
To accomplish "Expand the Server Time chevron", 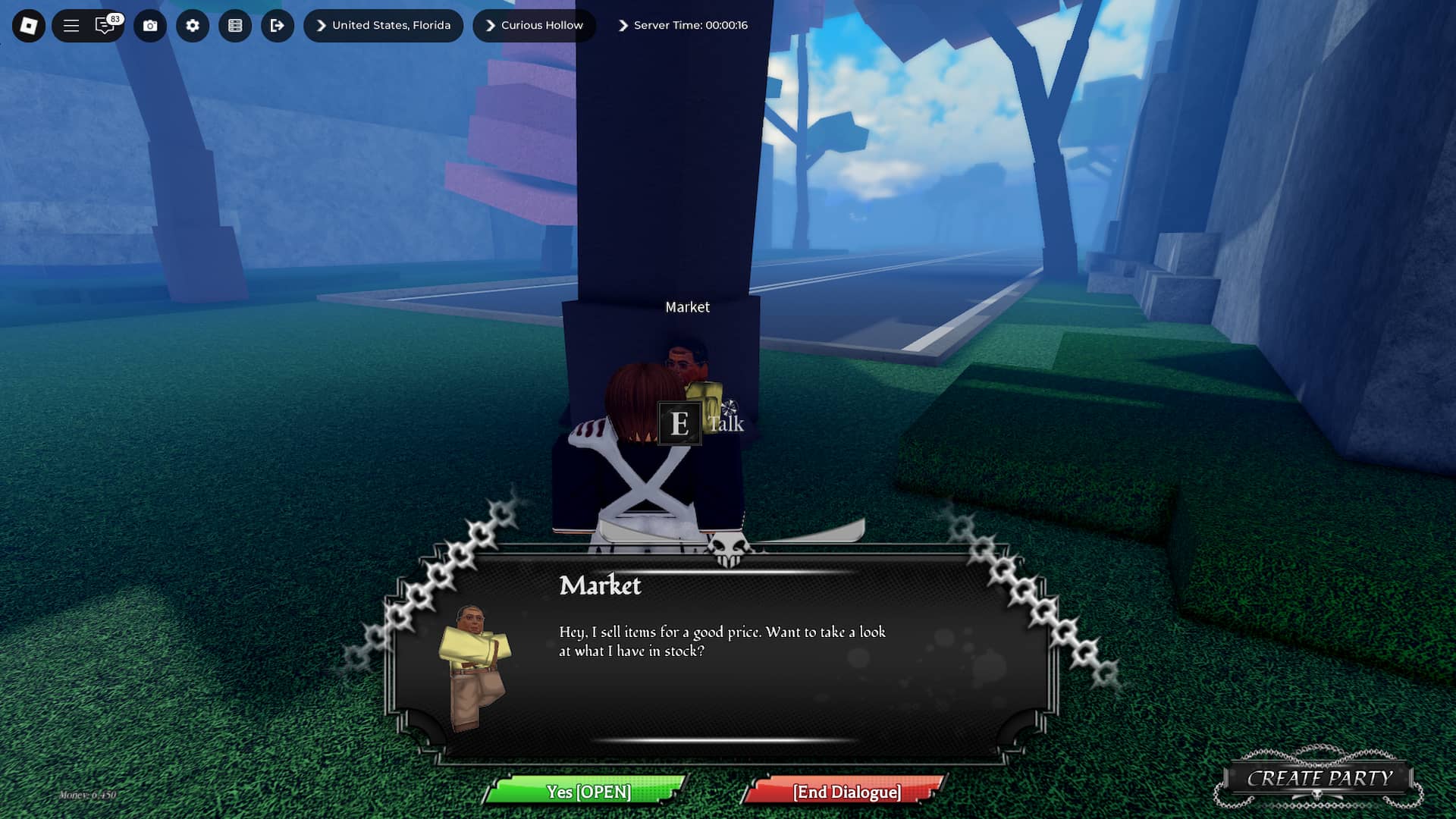I will [623, 25].
